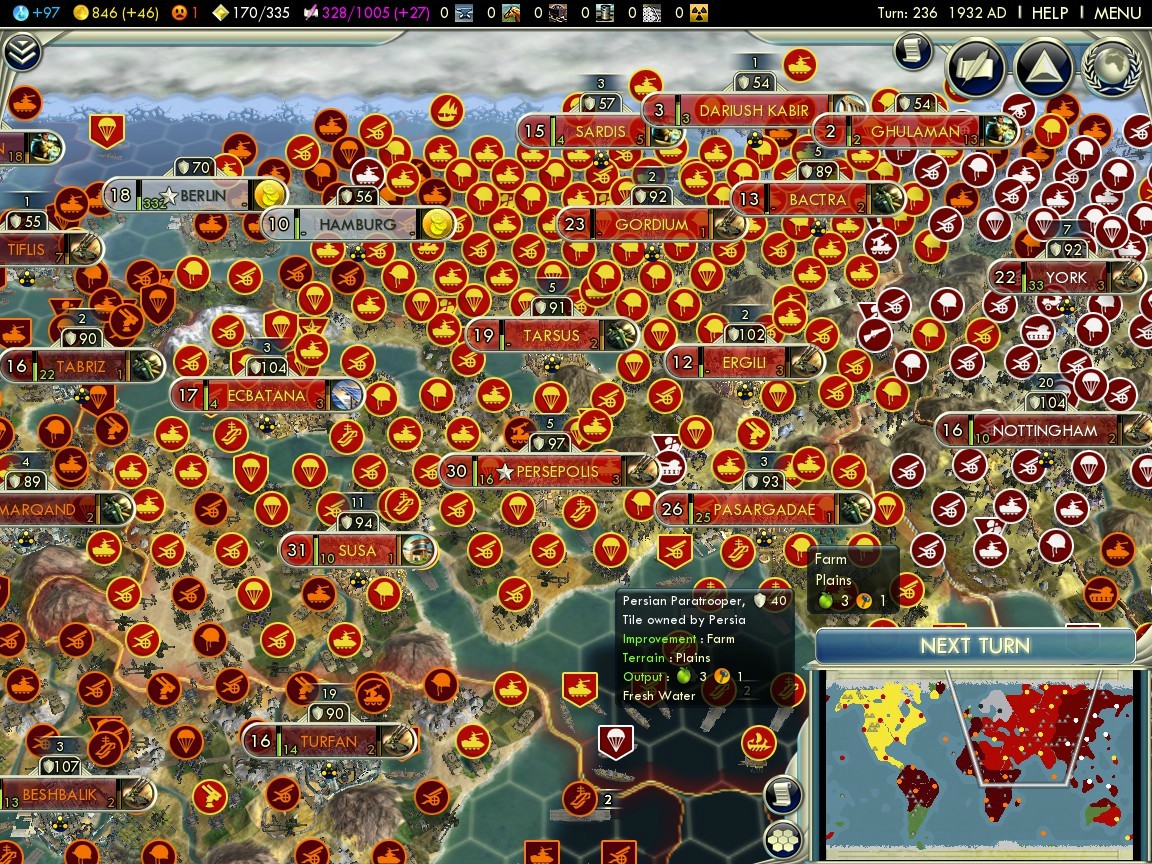Click the scroll icon beside the minimap
The image size is (1152, 864).
coord(785,795)
